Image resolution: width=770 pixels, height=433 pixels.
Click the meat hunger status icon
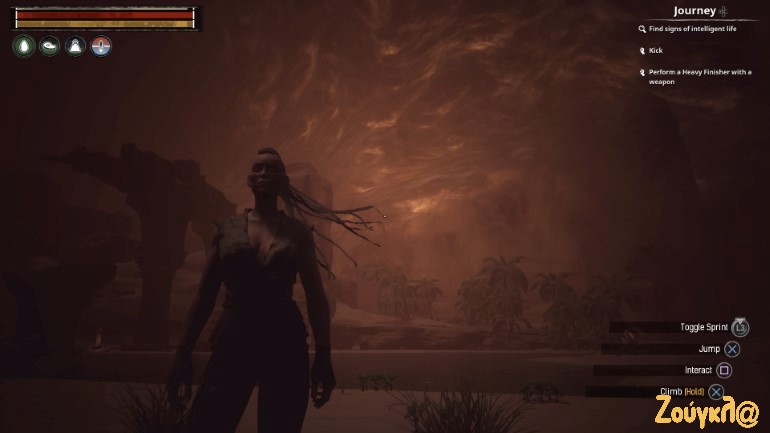coord(49,46)
